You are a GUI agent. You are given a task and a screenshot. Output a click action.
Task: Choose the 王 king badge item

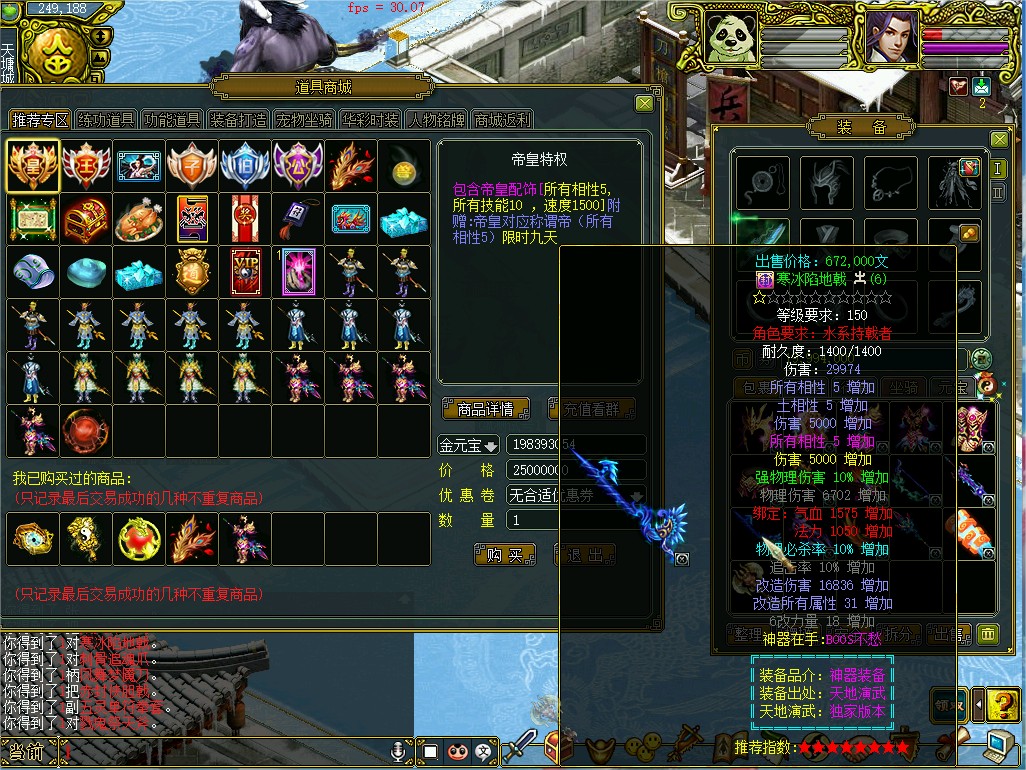[86, 166]
